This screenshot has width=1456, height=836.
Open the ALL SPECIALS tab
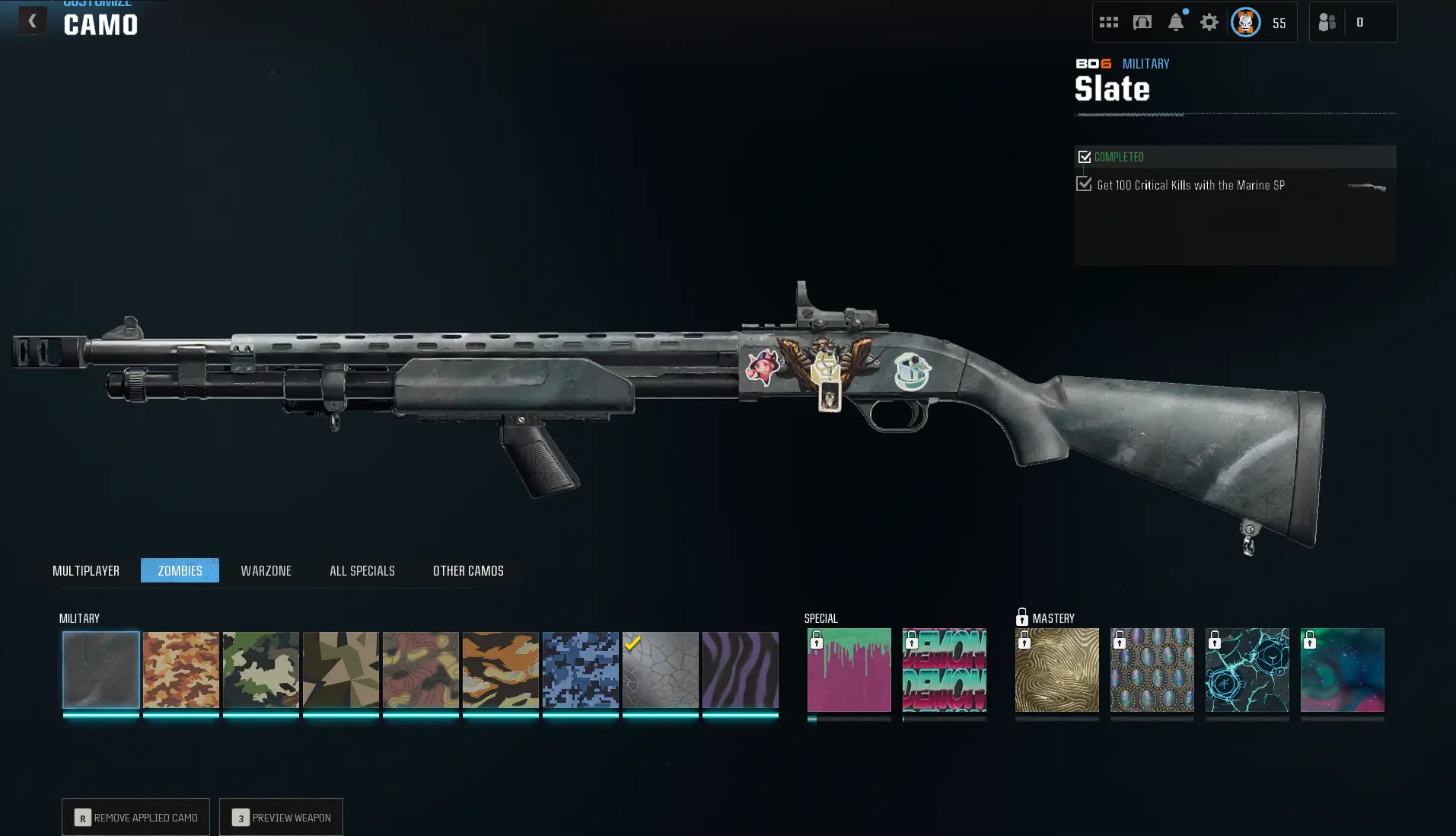click(362, 570)
